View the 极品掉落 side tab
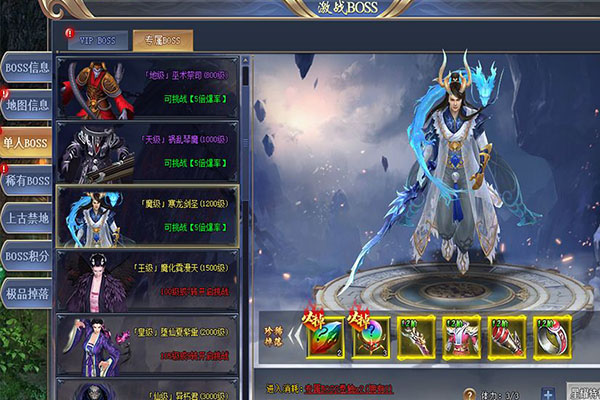600x400 pixels. (26, 294)
